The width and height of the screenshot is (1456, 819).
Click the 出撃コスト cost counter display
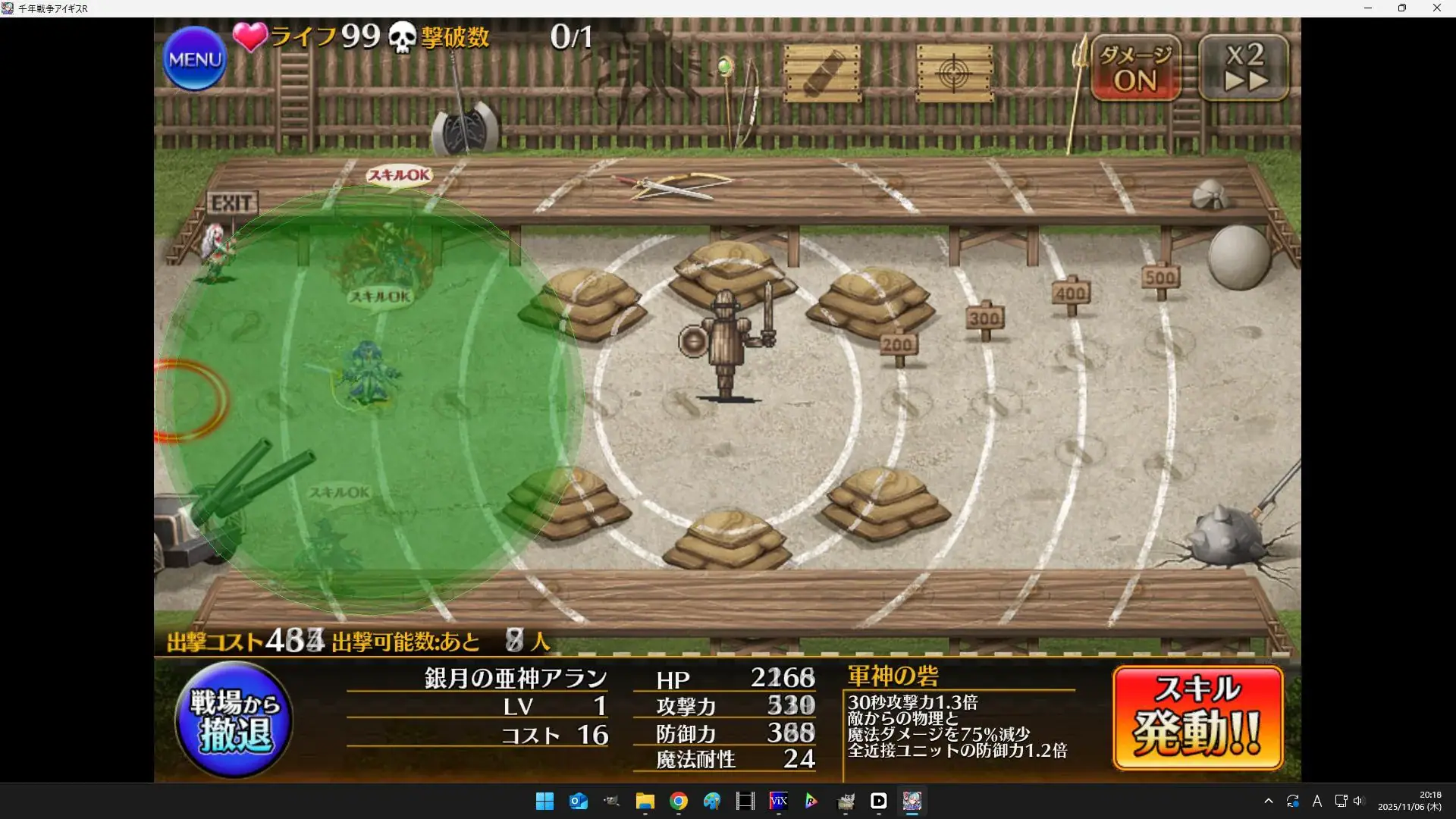coord(243,641)
